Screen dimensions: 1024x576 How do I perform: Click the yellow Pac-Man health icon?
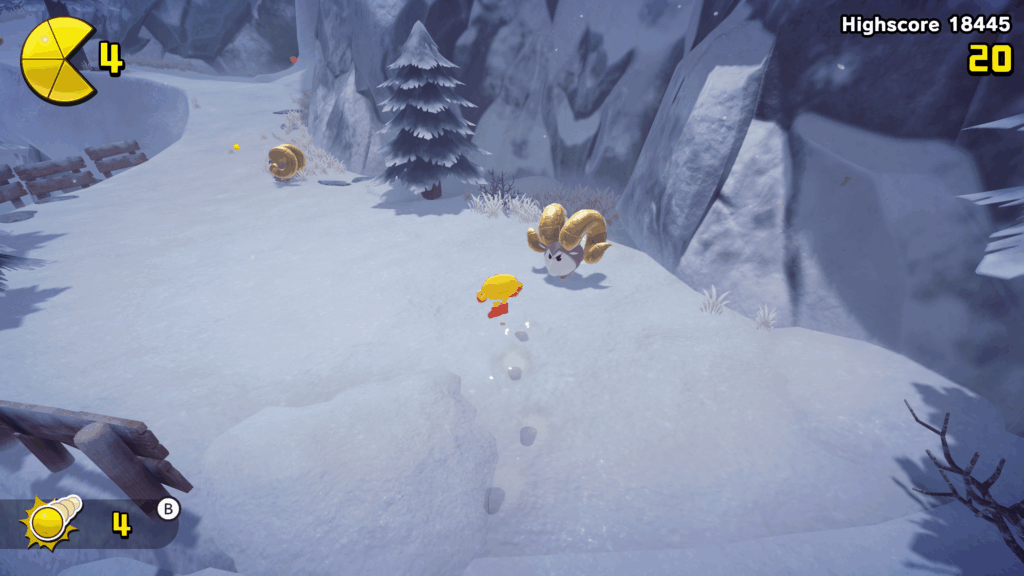click(58, 60)
